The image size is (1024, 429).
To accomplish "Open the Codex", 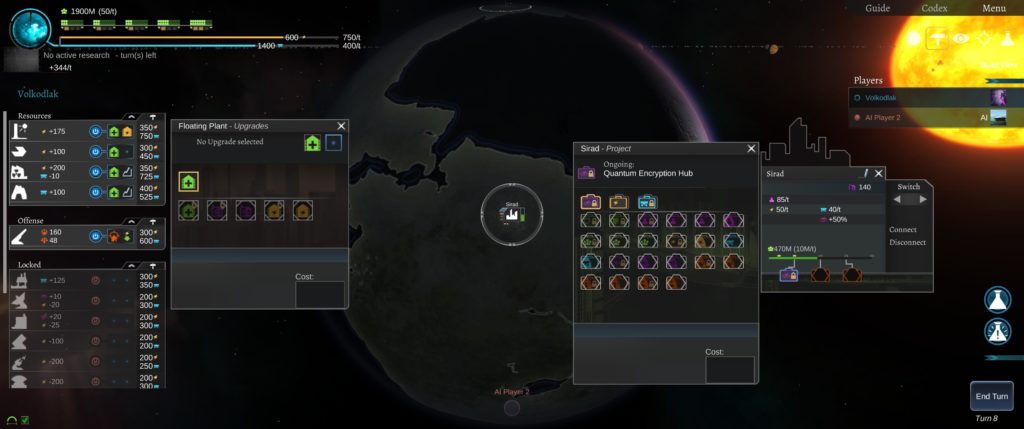I will coord(934,8).
